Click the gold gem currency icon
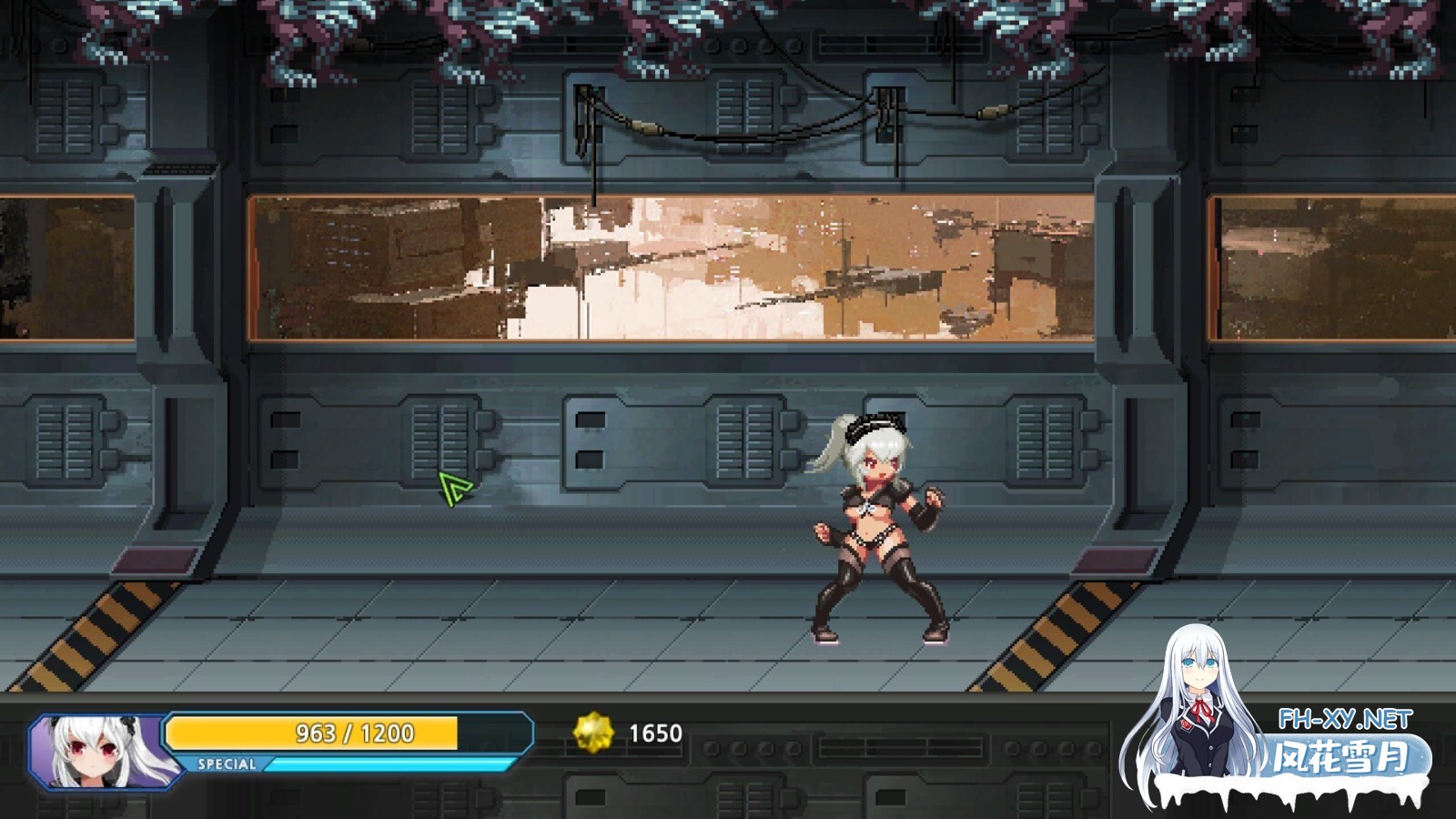This screenshot has width=1456, height=819. 592,733
